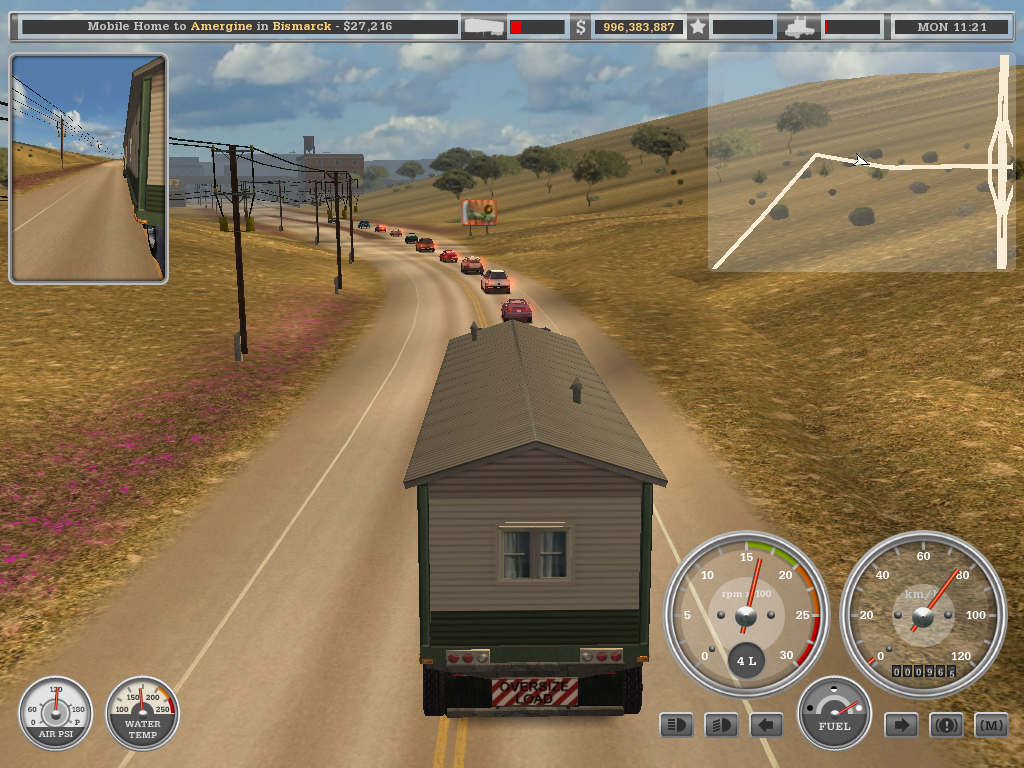Click the dollar sign money icon
This screenshot has height=768, width=1024.
coord(580,28)
